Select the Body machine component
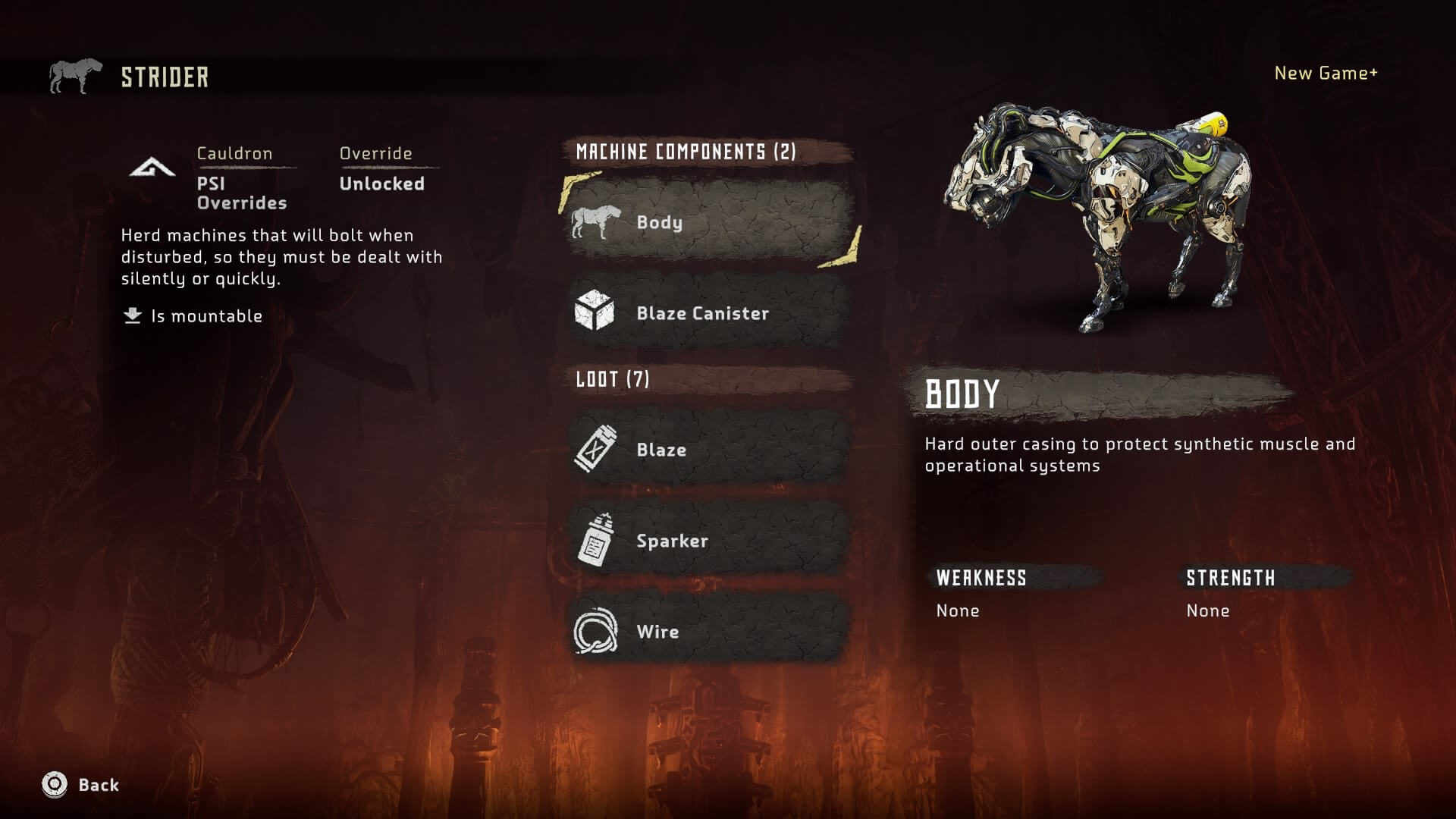The image size is (1456, 819). pos(709,221)
